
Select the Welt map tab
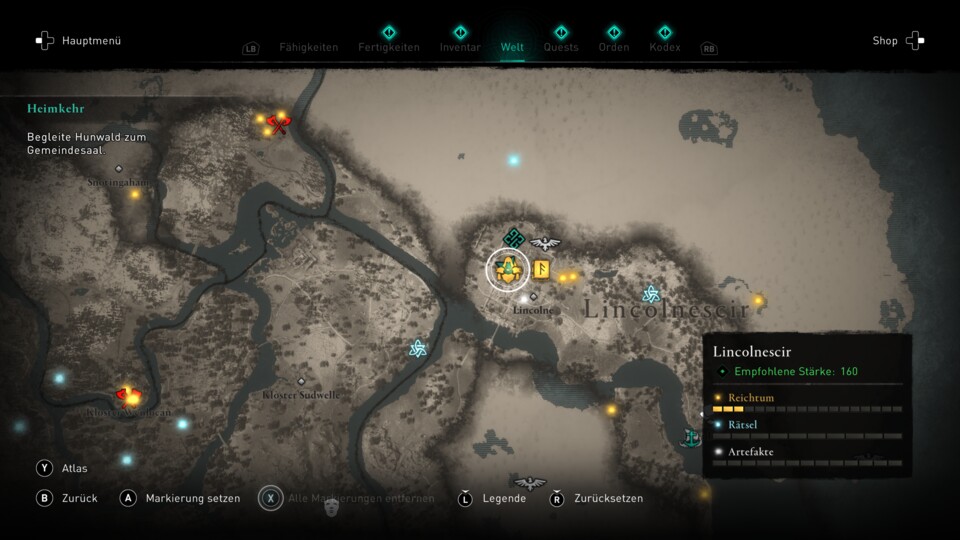click(x=512, y=47)
